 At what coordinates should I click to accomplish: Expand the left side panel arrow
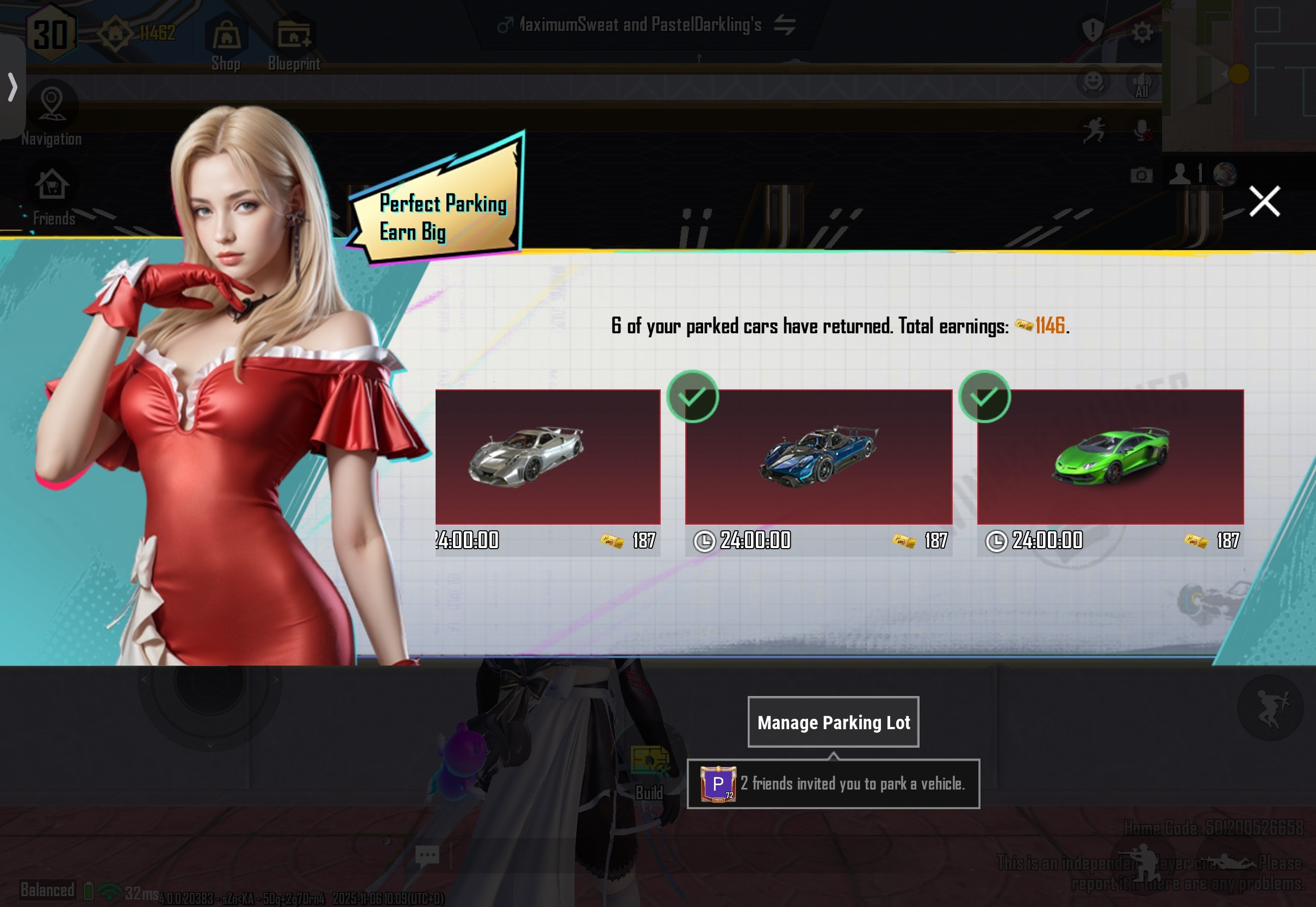pos(13,87)
